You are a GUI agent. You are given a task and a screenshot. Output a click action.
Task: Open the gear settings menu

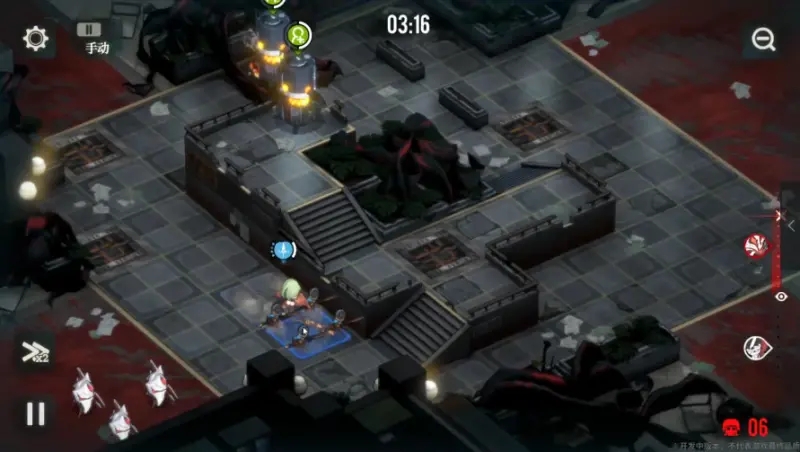[37, 39]
